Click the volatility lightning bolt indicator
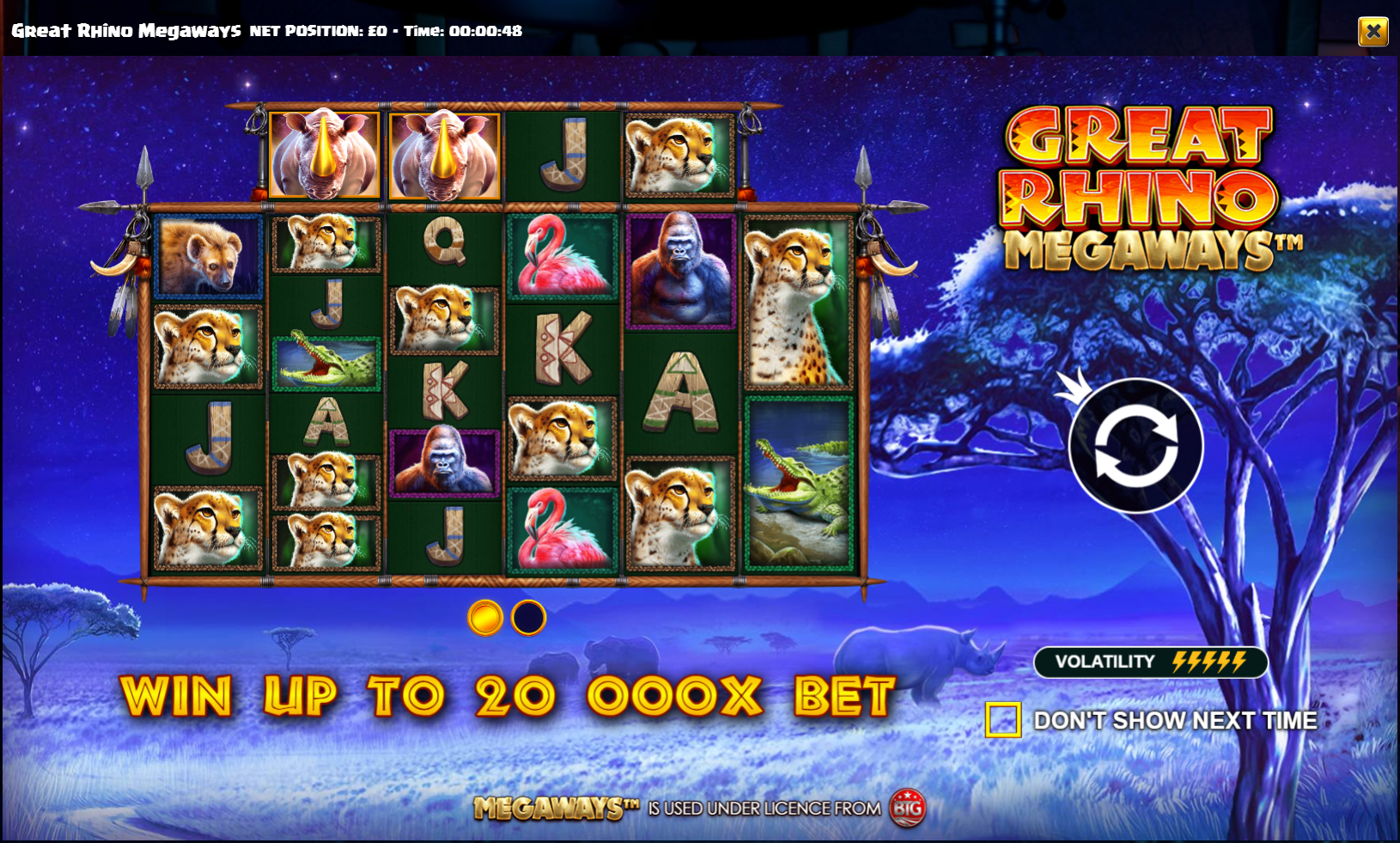Viewport: 1400px width, 843px height. 1207,662
